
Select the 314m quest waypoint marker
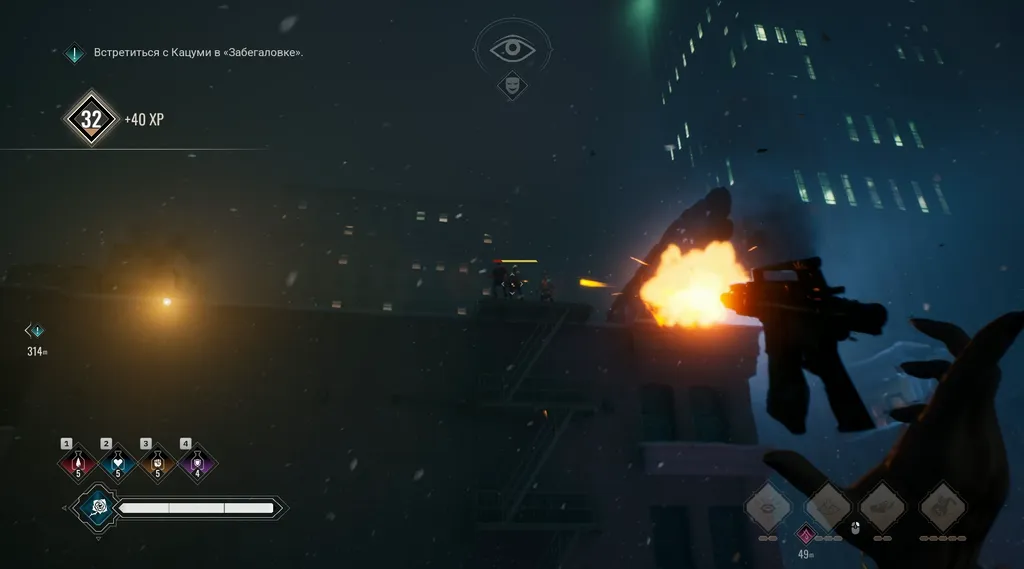pos(37,331)
